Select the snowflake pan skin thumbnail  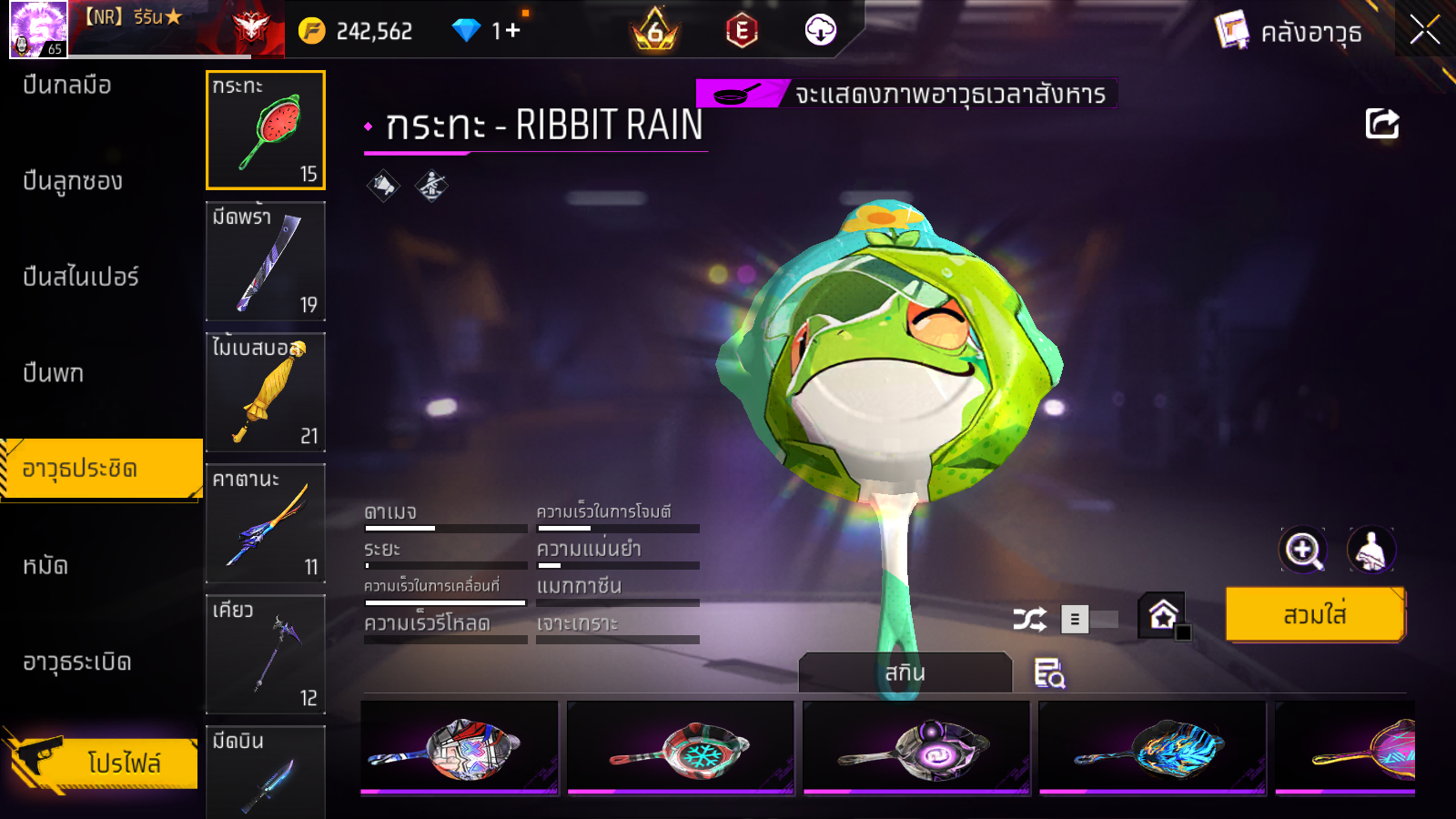(681, 748)
